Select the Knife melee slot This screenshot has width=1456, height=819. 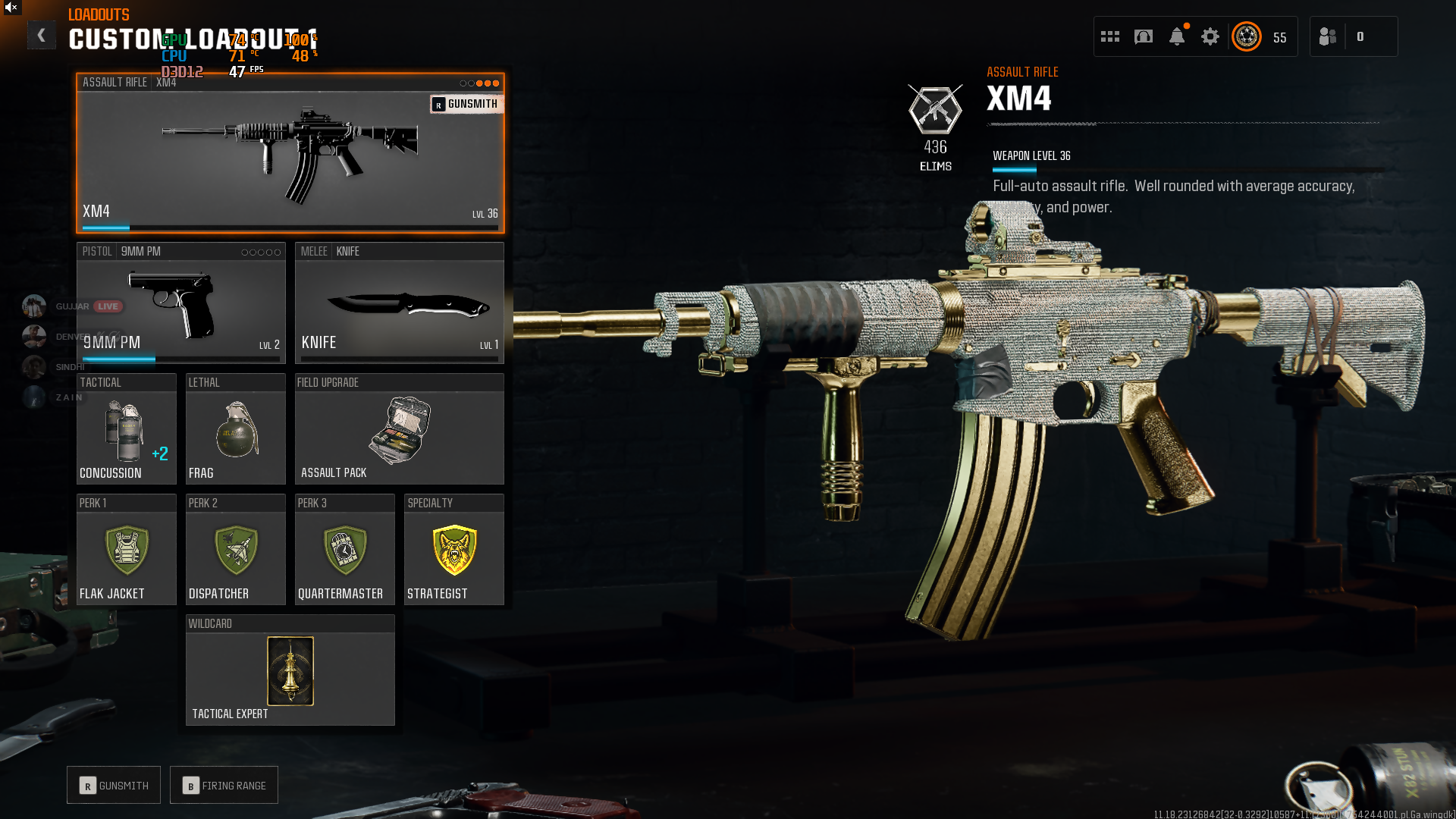tap(399, 303)
